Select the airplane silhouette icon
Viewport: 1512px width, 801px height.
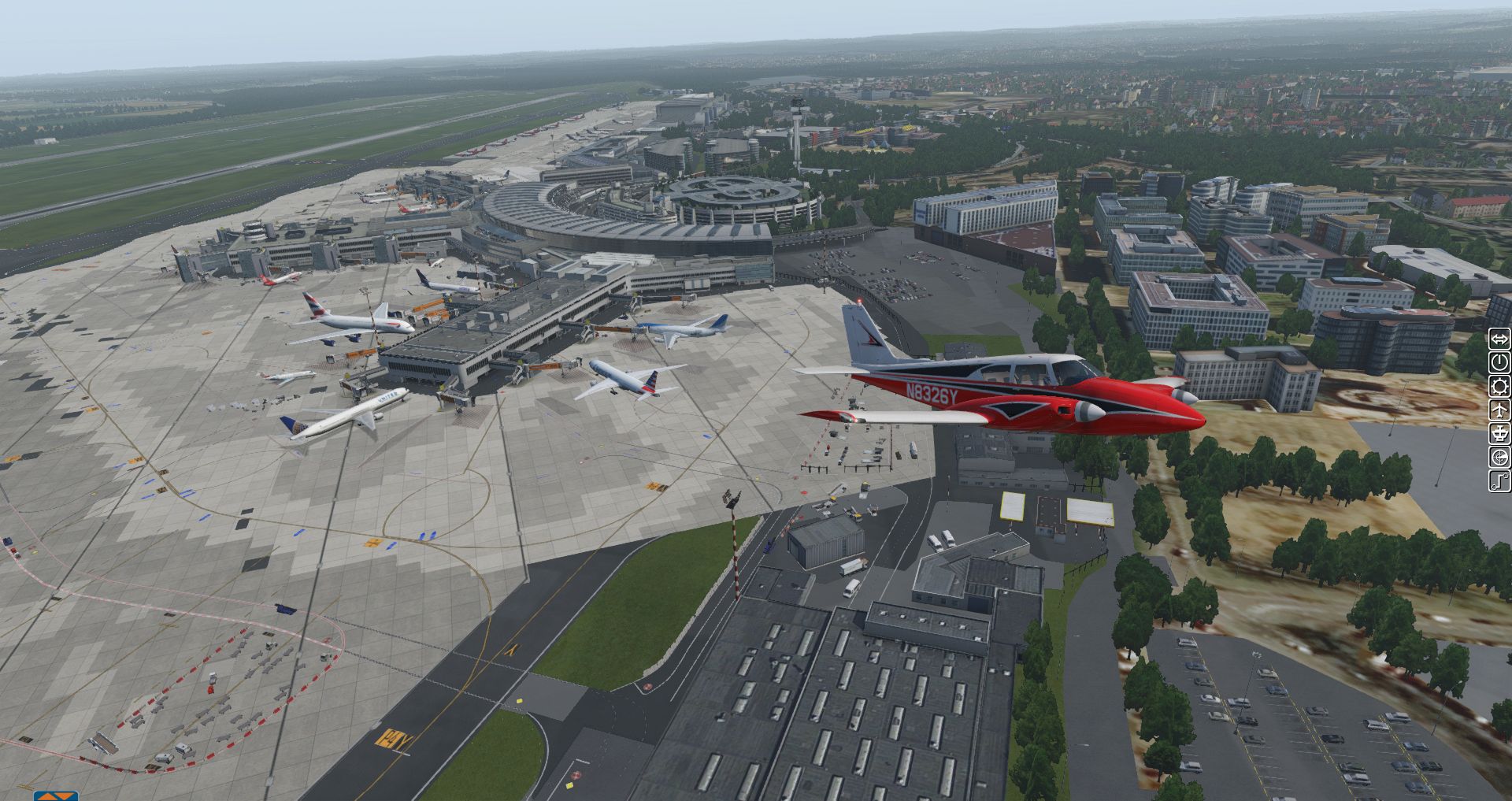click(x=1499, y=410)
